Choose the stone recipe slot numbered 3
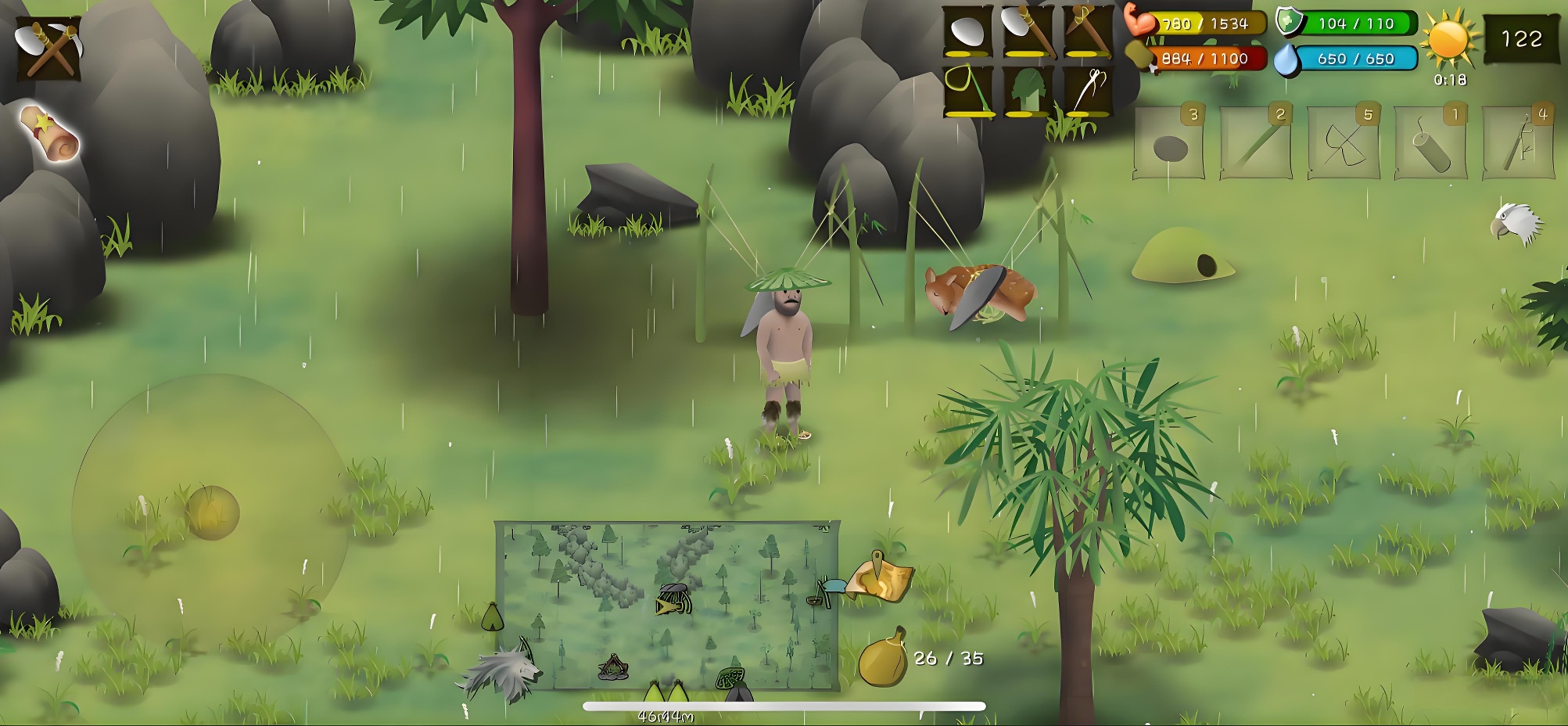This screenshot has height=726, width=1568. tap(1170, 143)
